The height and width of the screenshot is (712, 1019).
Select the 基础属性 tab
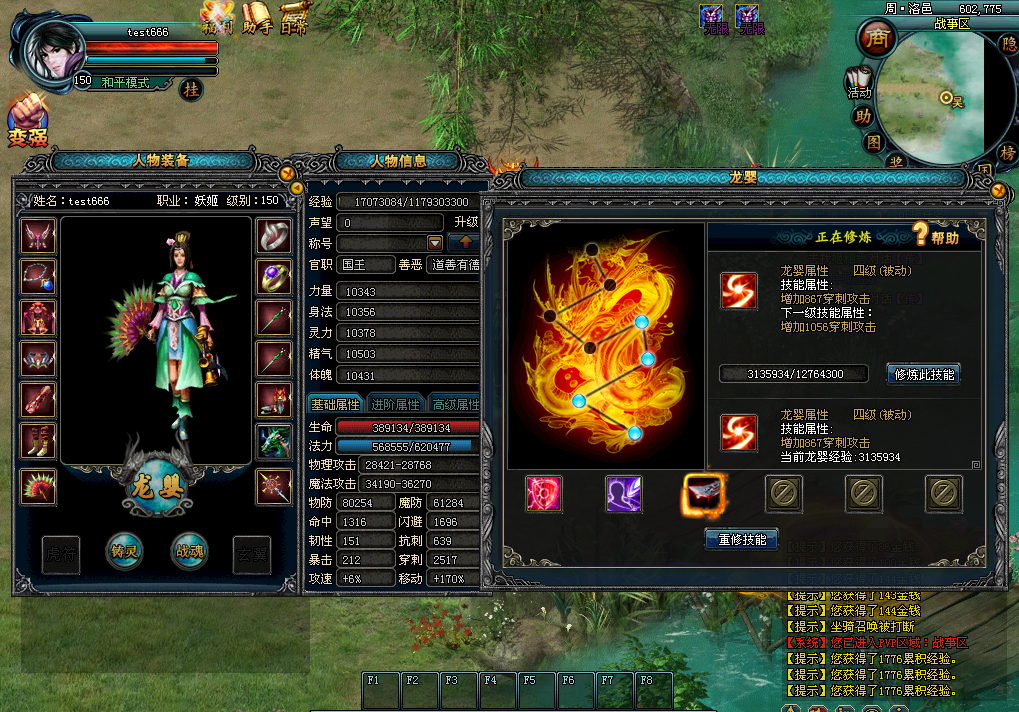pyautogui.click(x=335, y=404)
